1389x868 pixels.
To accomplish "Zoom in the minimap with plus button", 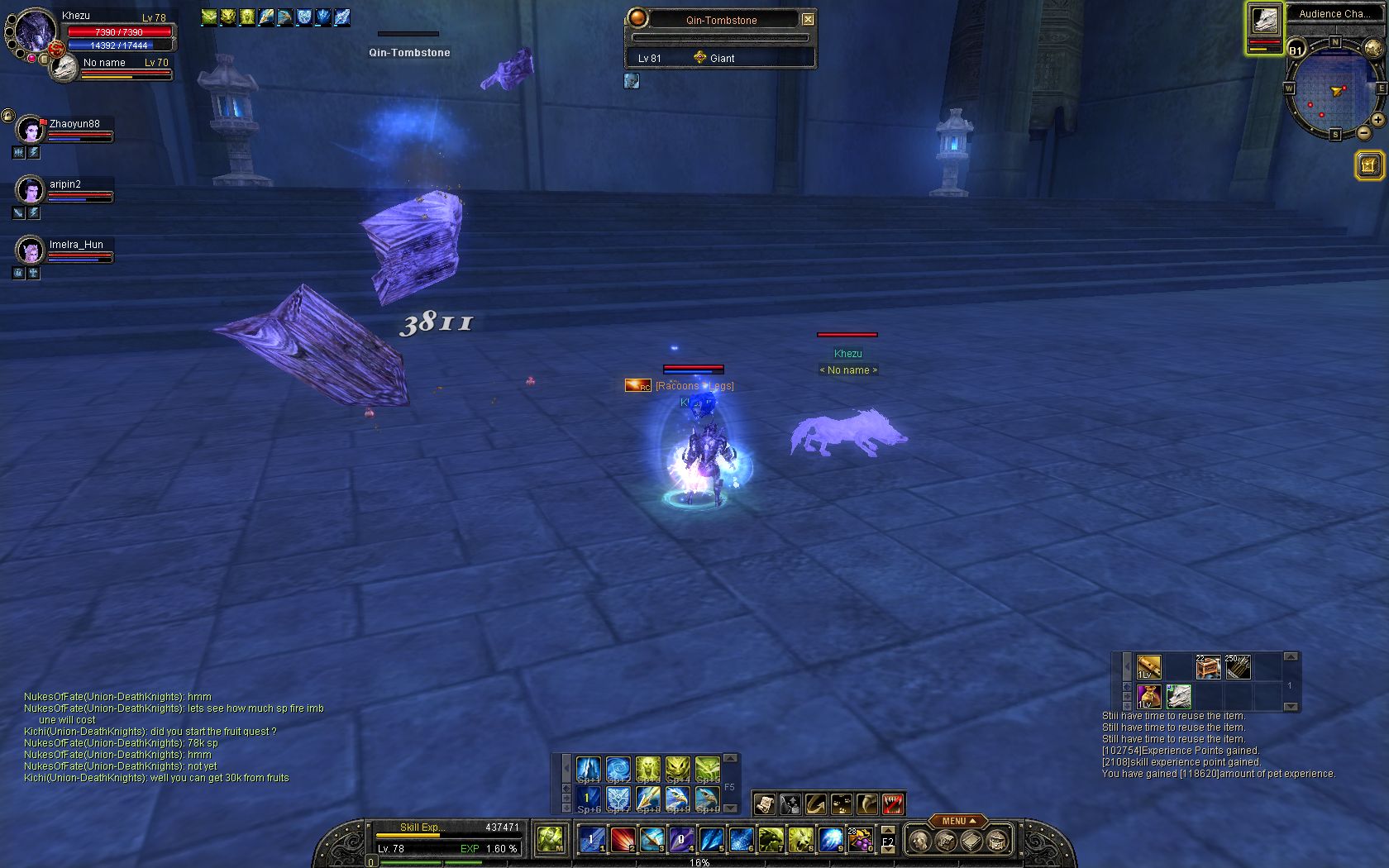I will 1377,120.
